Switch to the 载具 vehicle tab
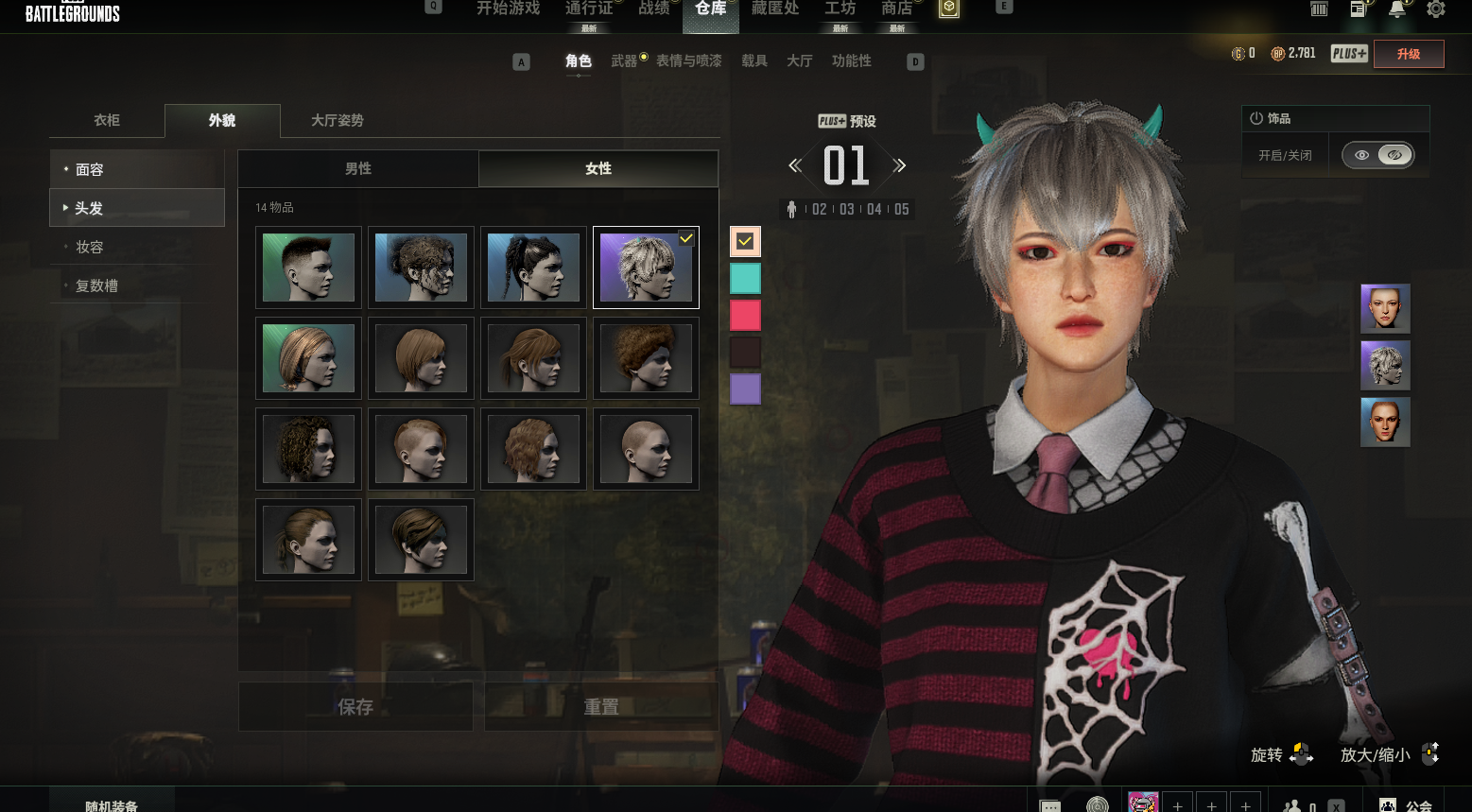Image resolution: width=1472 pixels, height=812 pixels. (x=753, y=60)
